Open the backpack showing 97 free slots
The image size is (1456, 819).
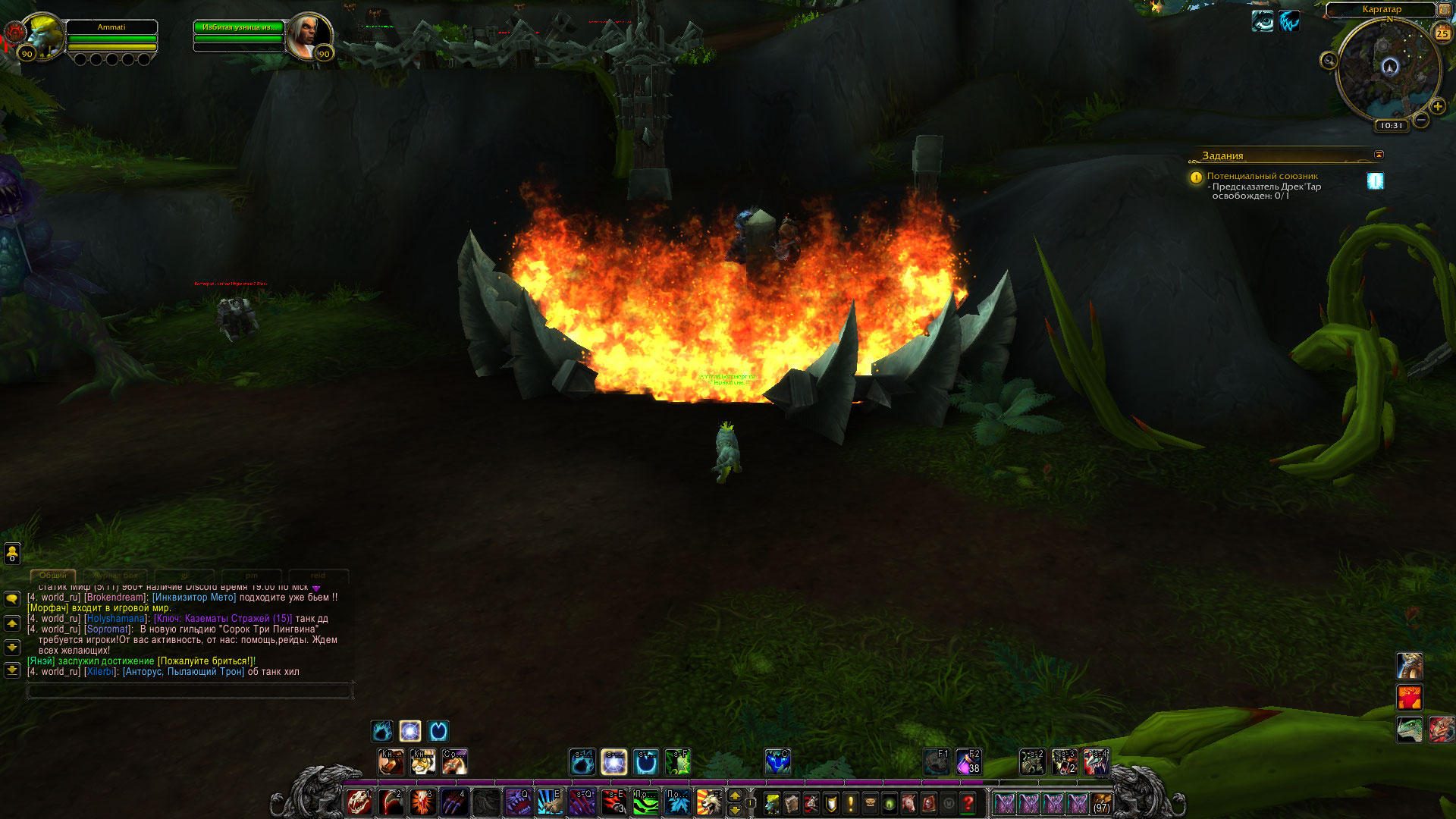pos(1101,803)
